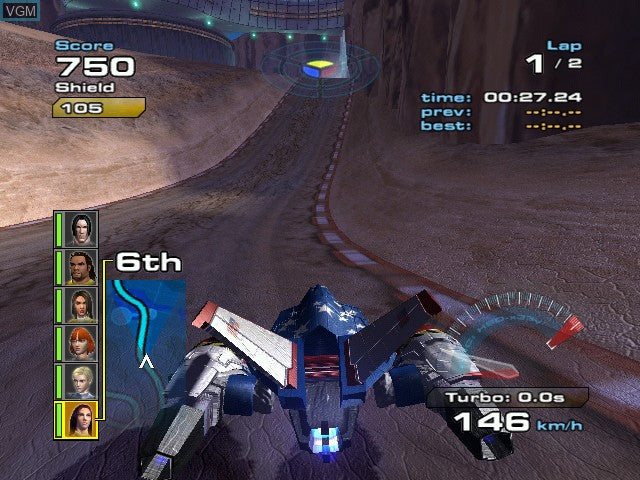Choose the blonde racer portrait

(x=82, y=381)
